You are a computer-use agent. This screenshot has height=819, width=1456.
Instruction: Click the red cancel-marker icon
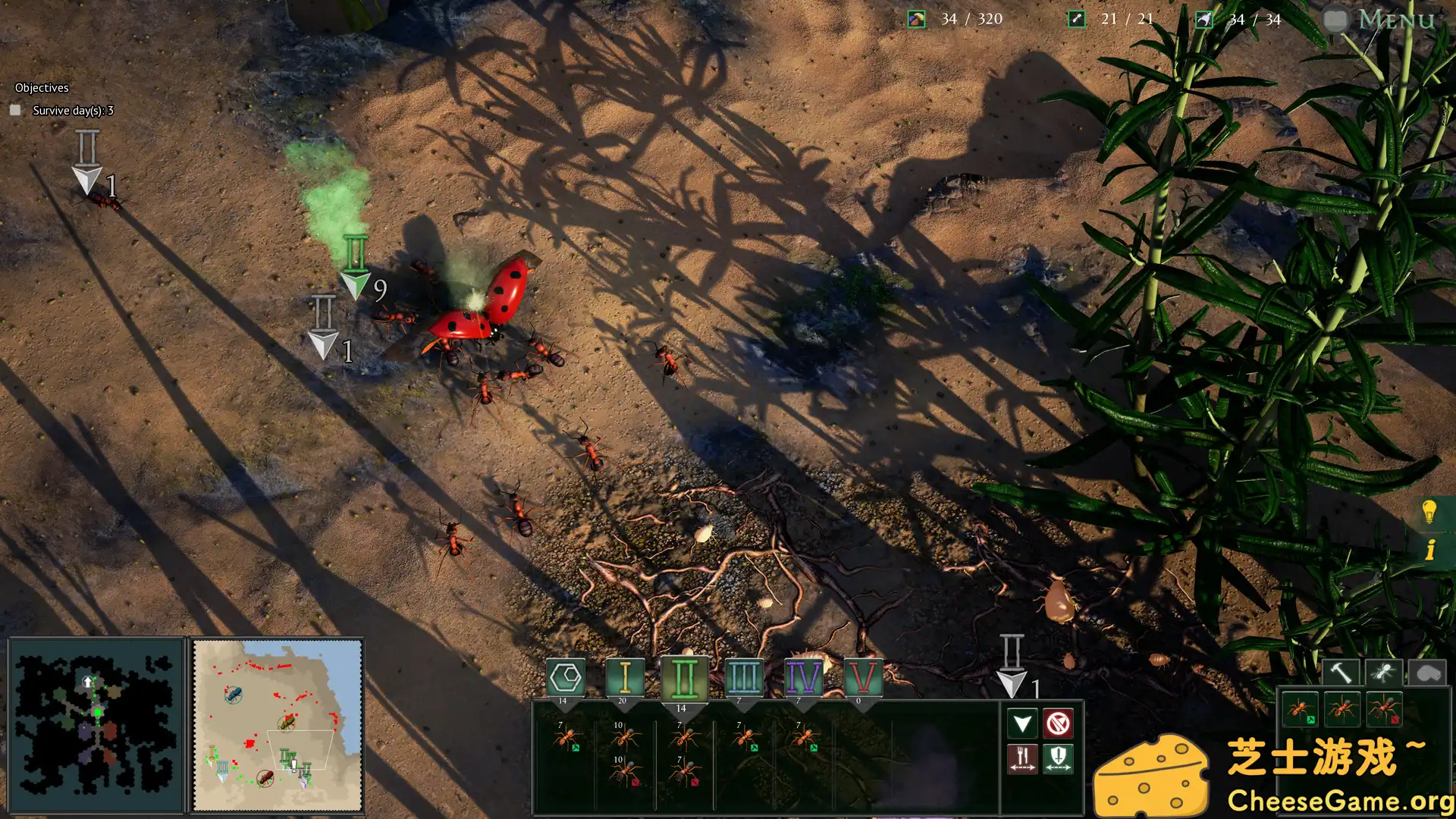point(1060,723)
